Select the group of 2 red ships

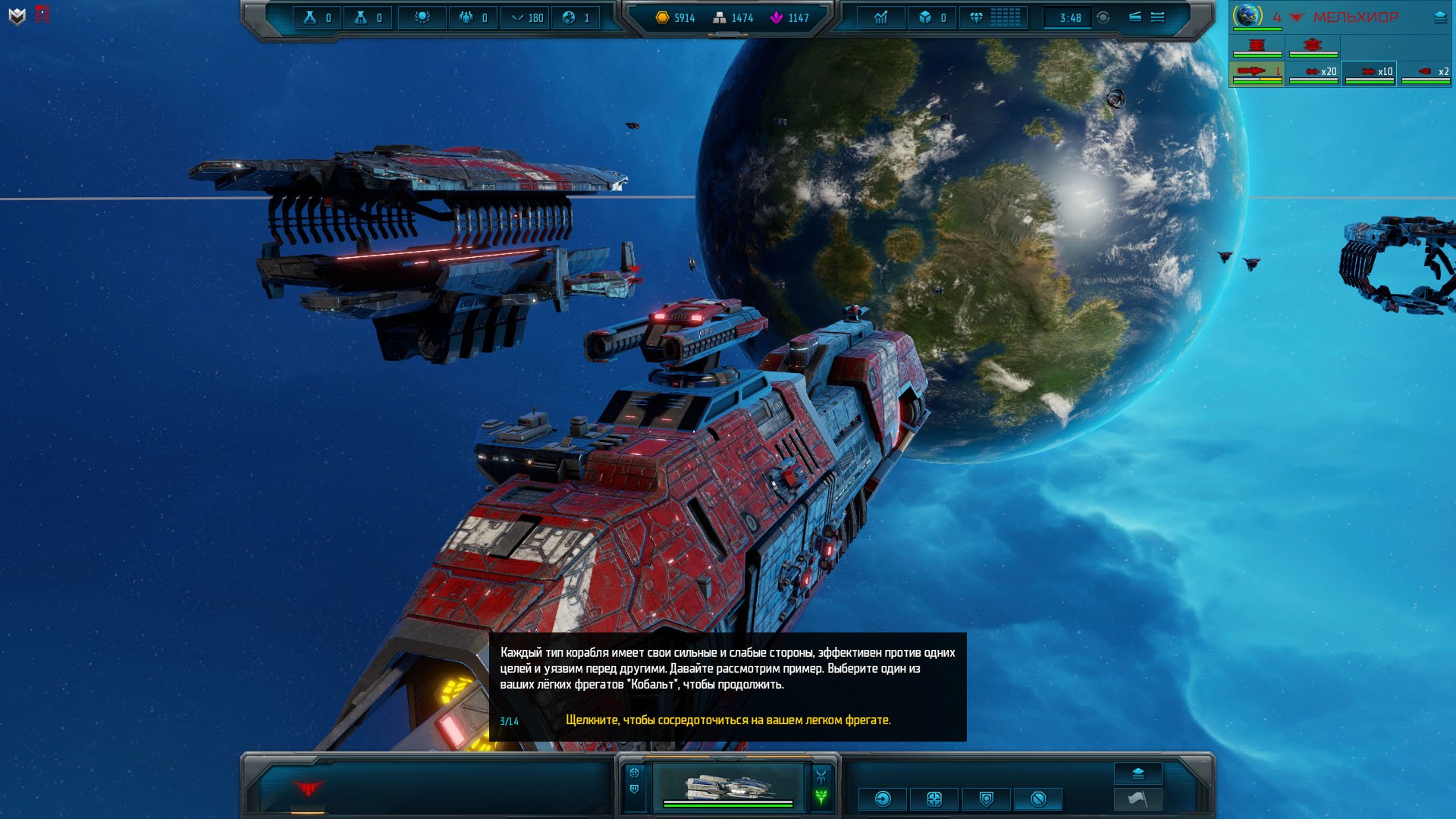tap(1425, 73)
